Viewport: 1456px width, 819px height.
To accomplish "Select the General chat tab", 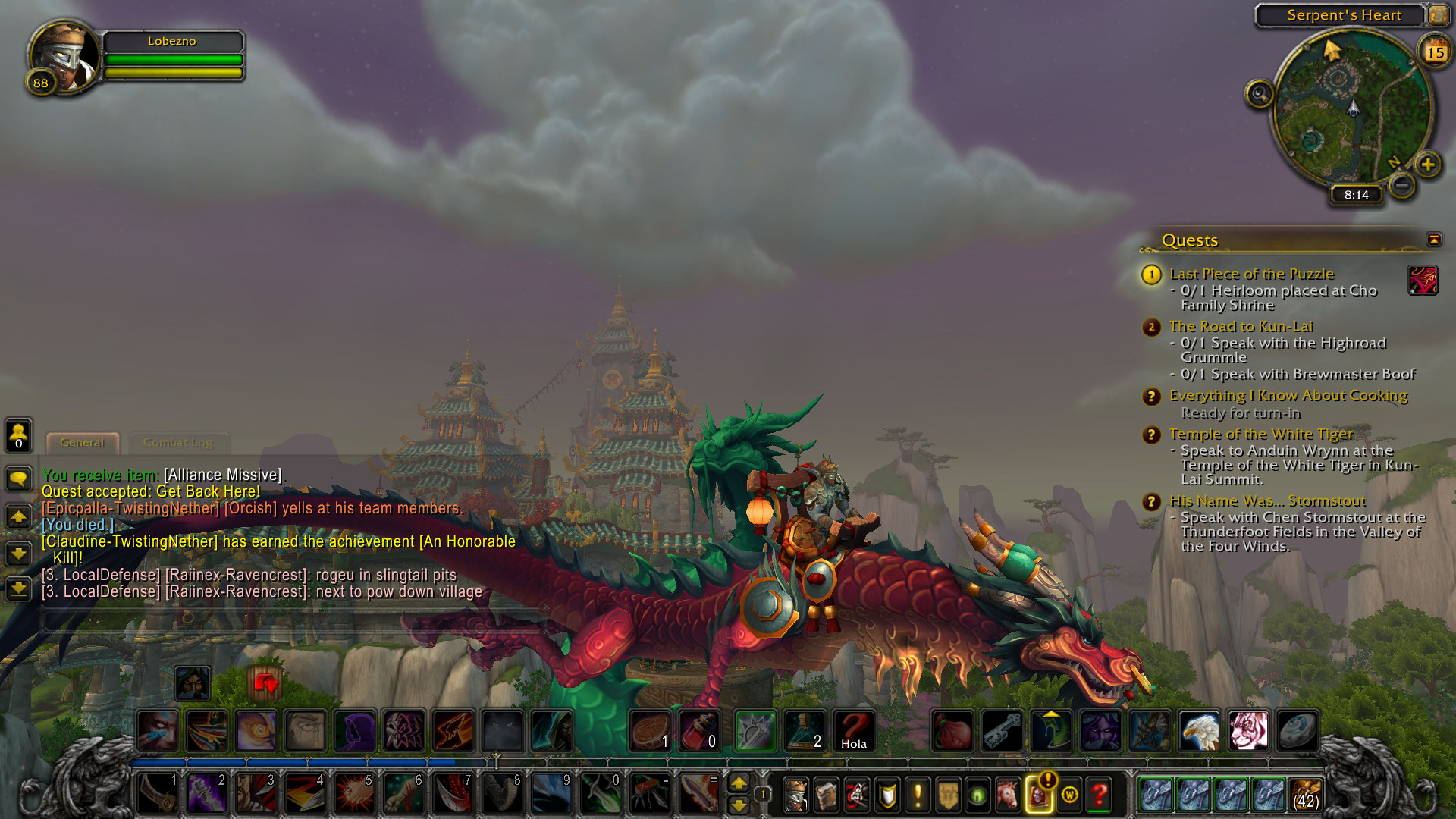I will 82,443.
